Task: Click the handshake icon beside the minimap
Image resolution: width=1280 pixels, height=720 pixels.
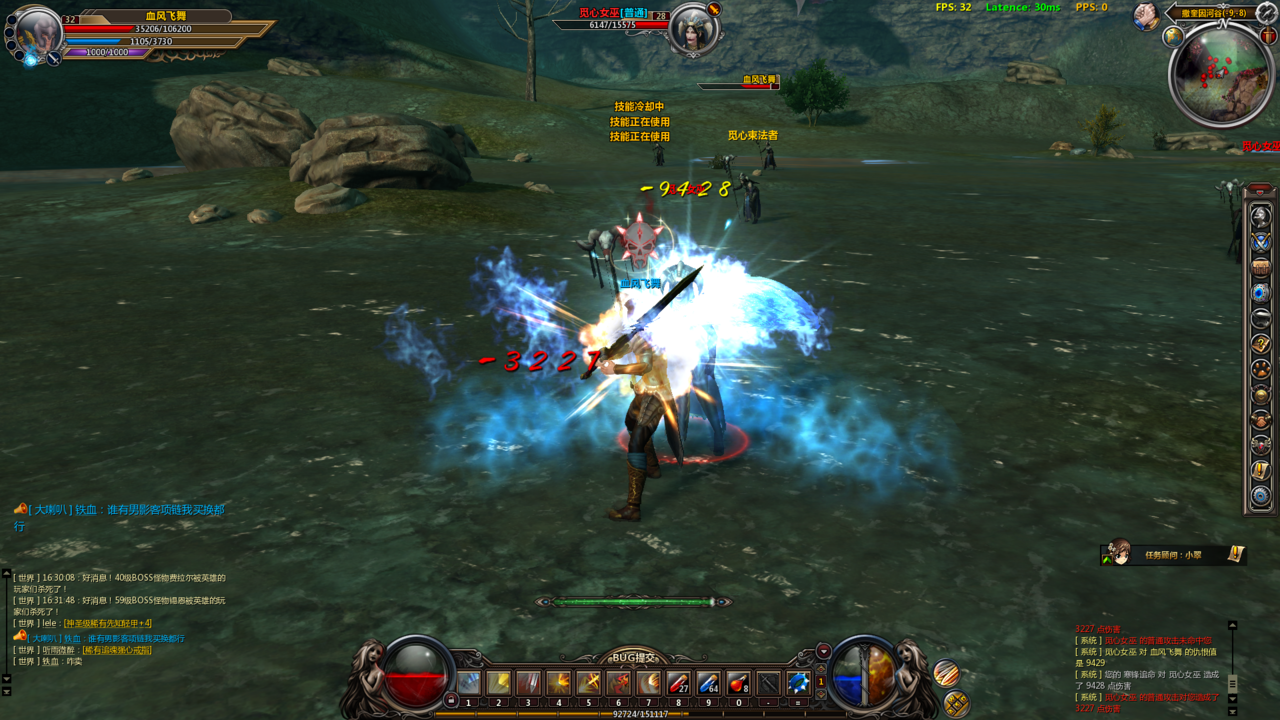Action: coord(1146,16)
